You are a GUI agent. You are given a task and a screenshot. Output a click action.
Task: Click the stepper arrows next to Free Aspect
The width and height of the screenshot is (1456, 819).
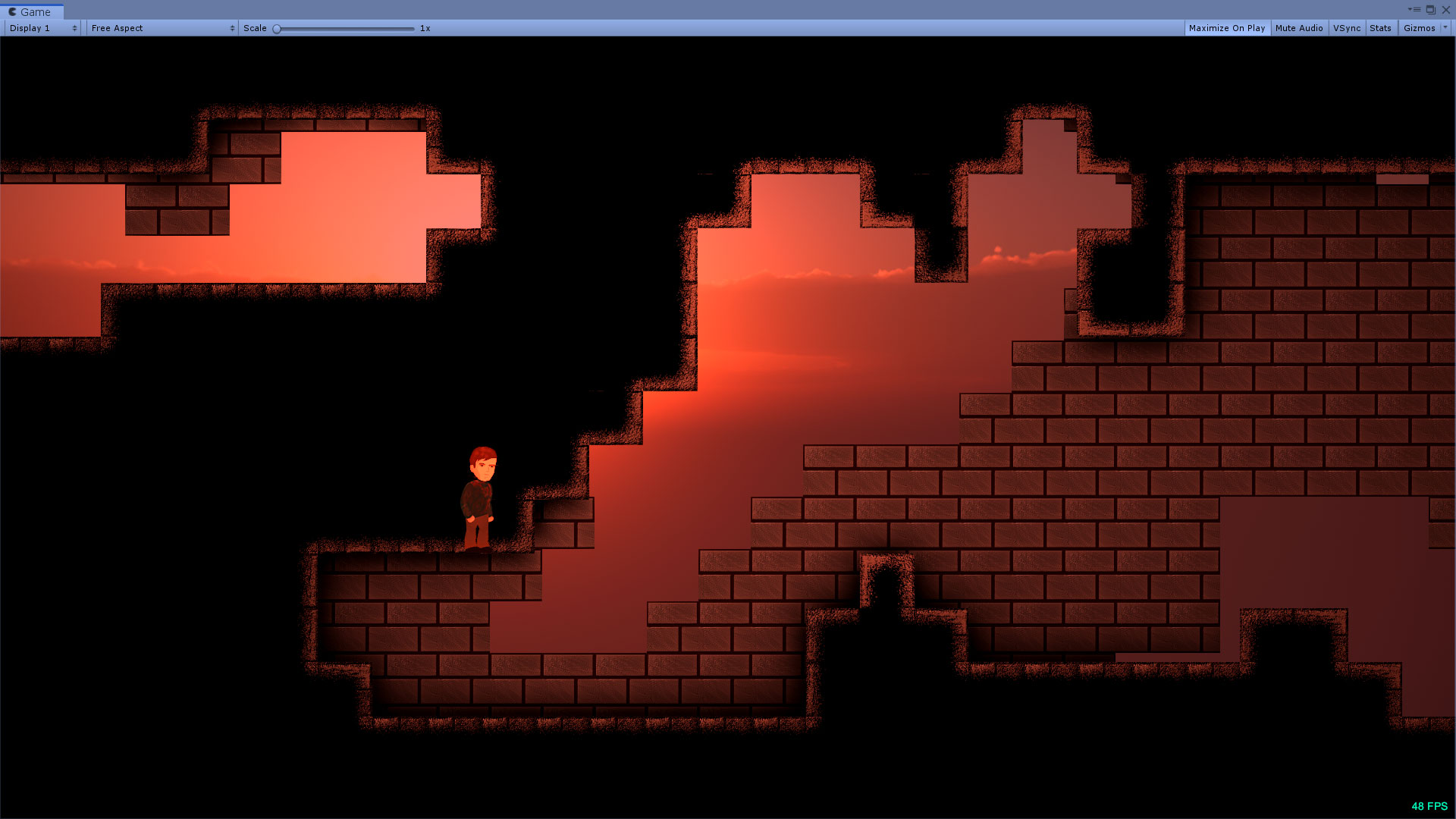[233, 28]
